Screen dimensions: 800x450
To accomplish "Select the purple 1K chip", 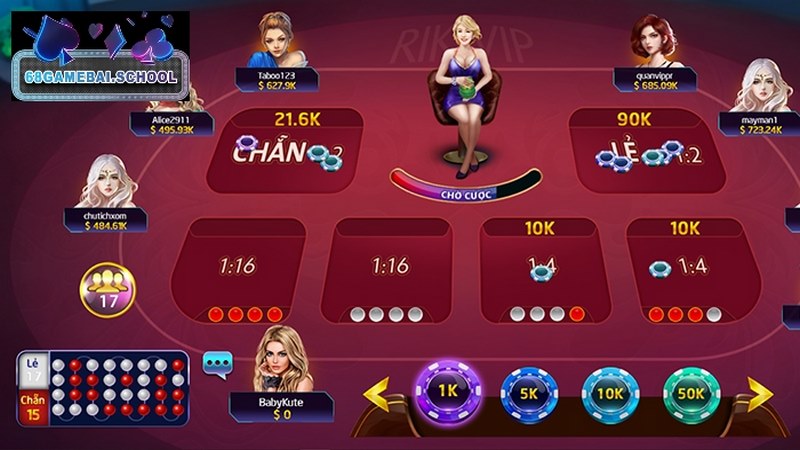I will 449,391.
